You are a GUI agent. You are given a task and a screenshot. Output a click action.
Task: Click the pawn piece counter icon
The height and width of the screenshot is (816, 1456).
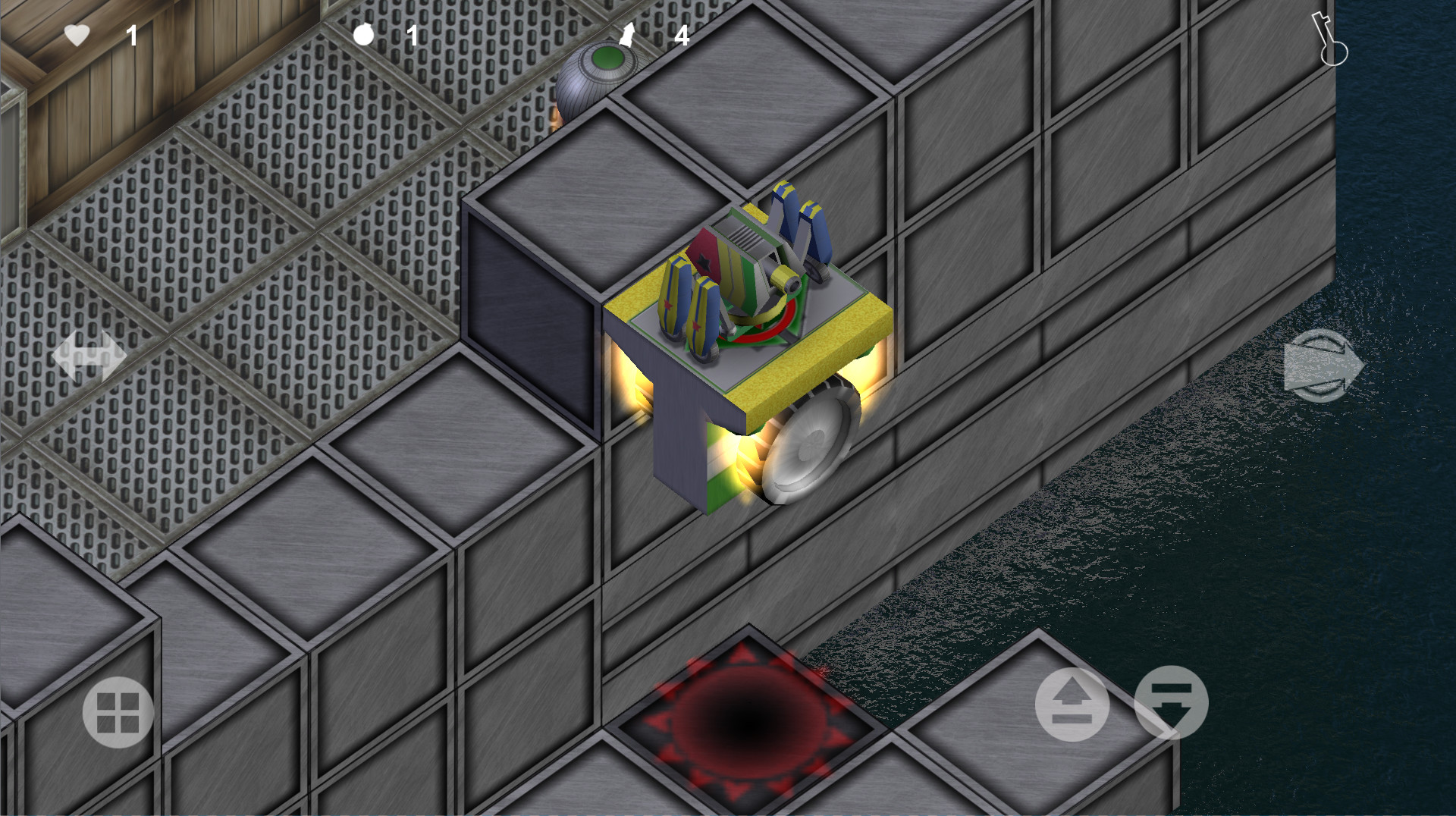626,33
